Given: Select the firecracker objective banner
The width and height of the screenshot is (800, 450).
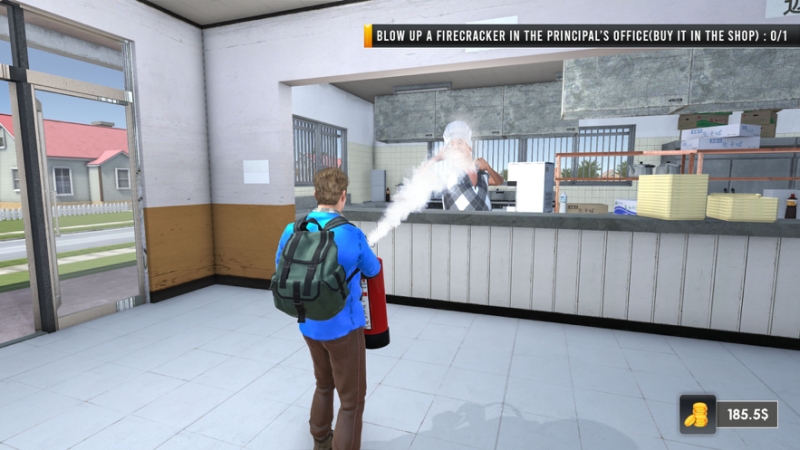Looking at the screenshot, I should [582, 36].
